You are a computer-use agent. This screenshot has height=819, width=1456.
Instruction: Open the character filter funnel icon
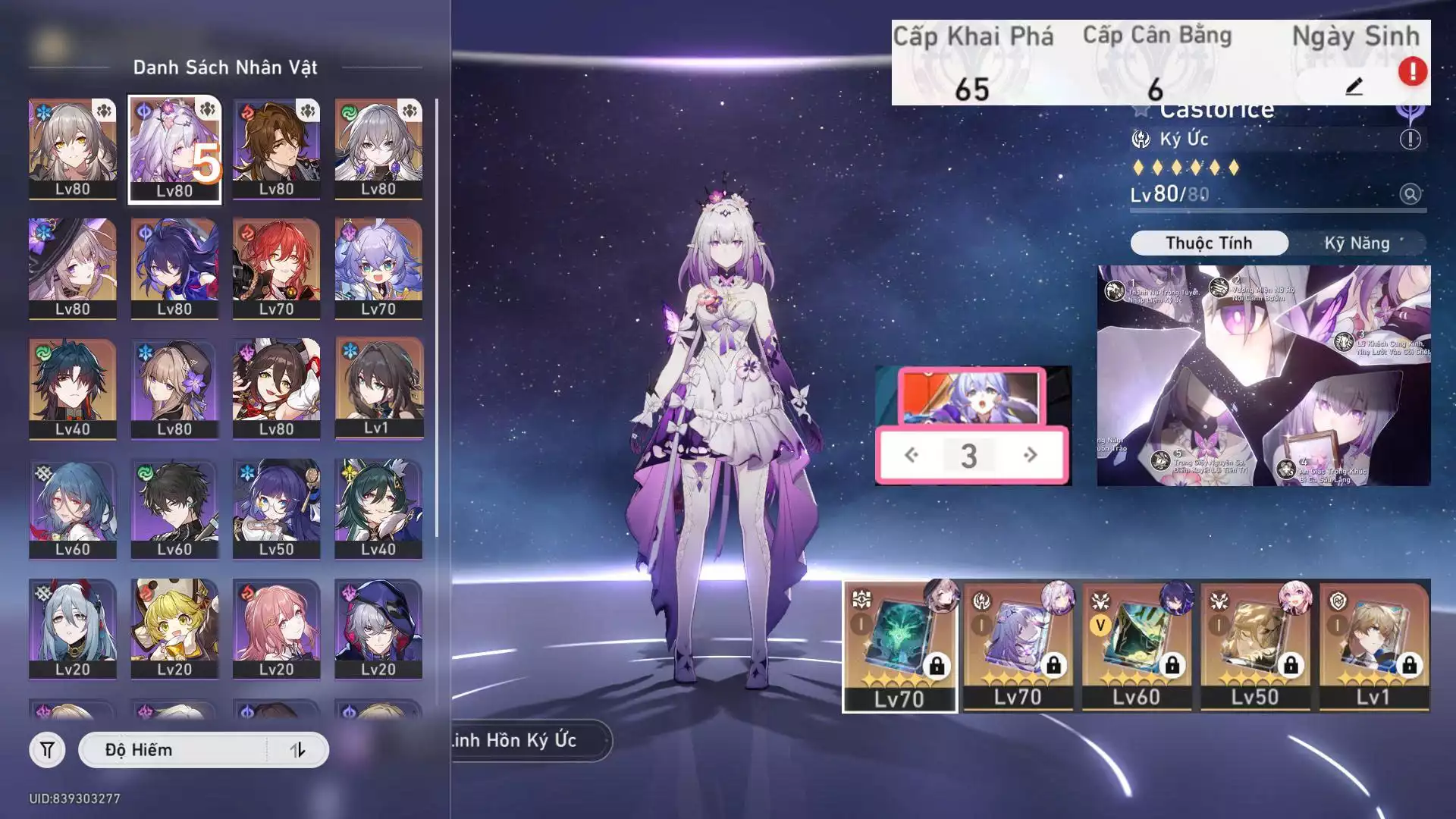point(47,750)
